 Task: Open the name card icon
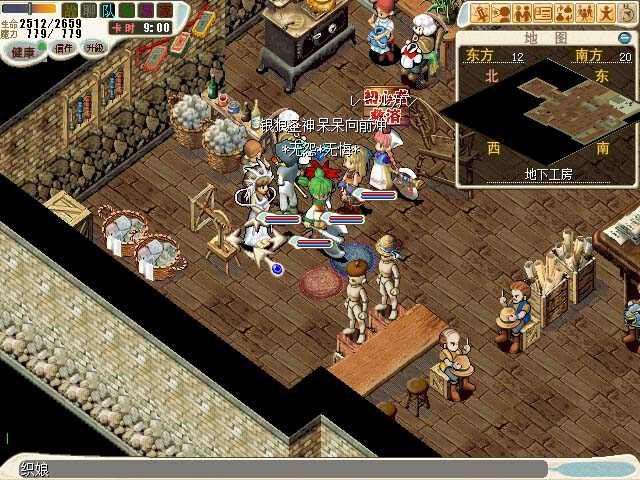[x=543, y=13]
